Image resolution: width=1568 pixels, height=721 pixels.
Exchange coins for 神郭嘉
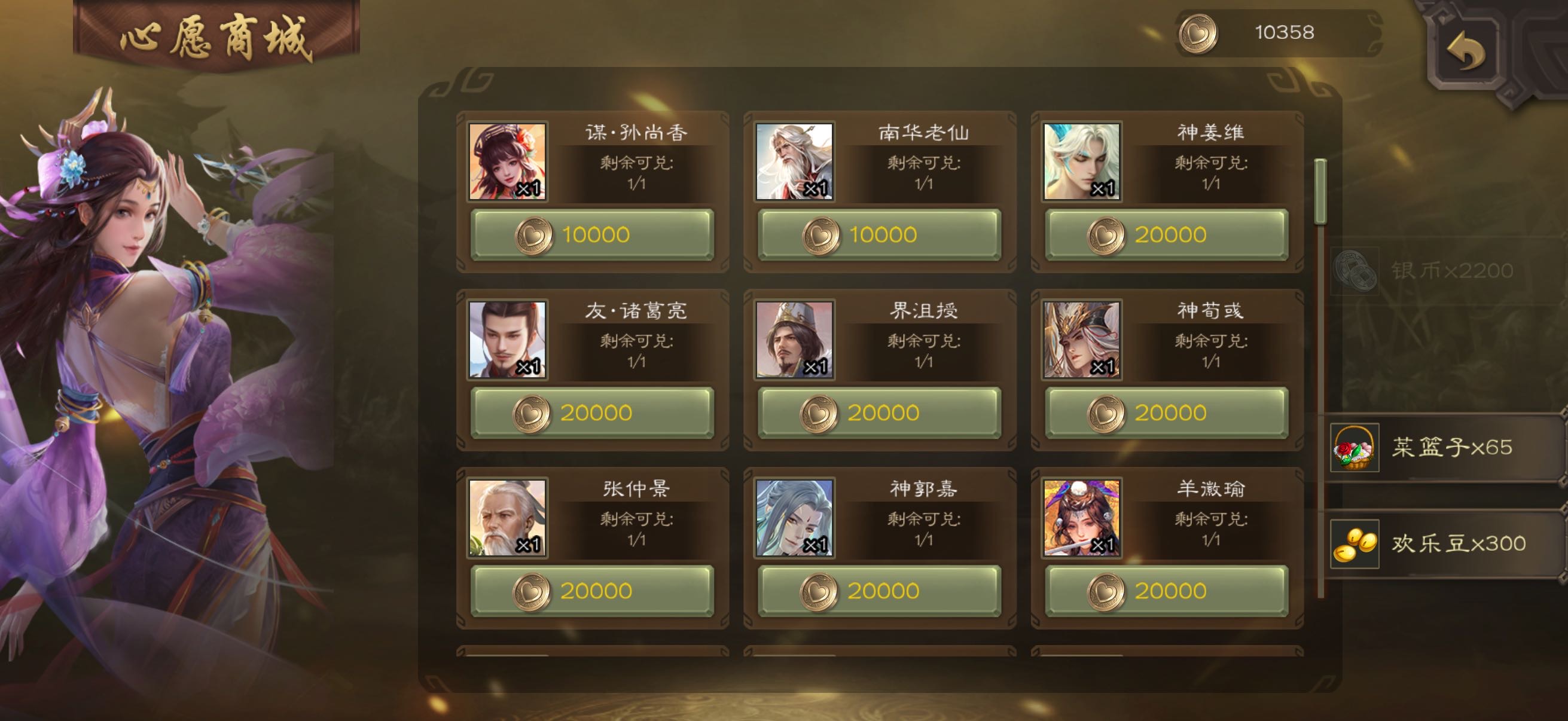tap(879, 591)
